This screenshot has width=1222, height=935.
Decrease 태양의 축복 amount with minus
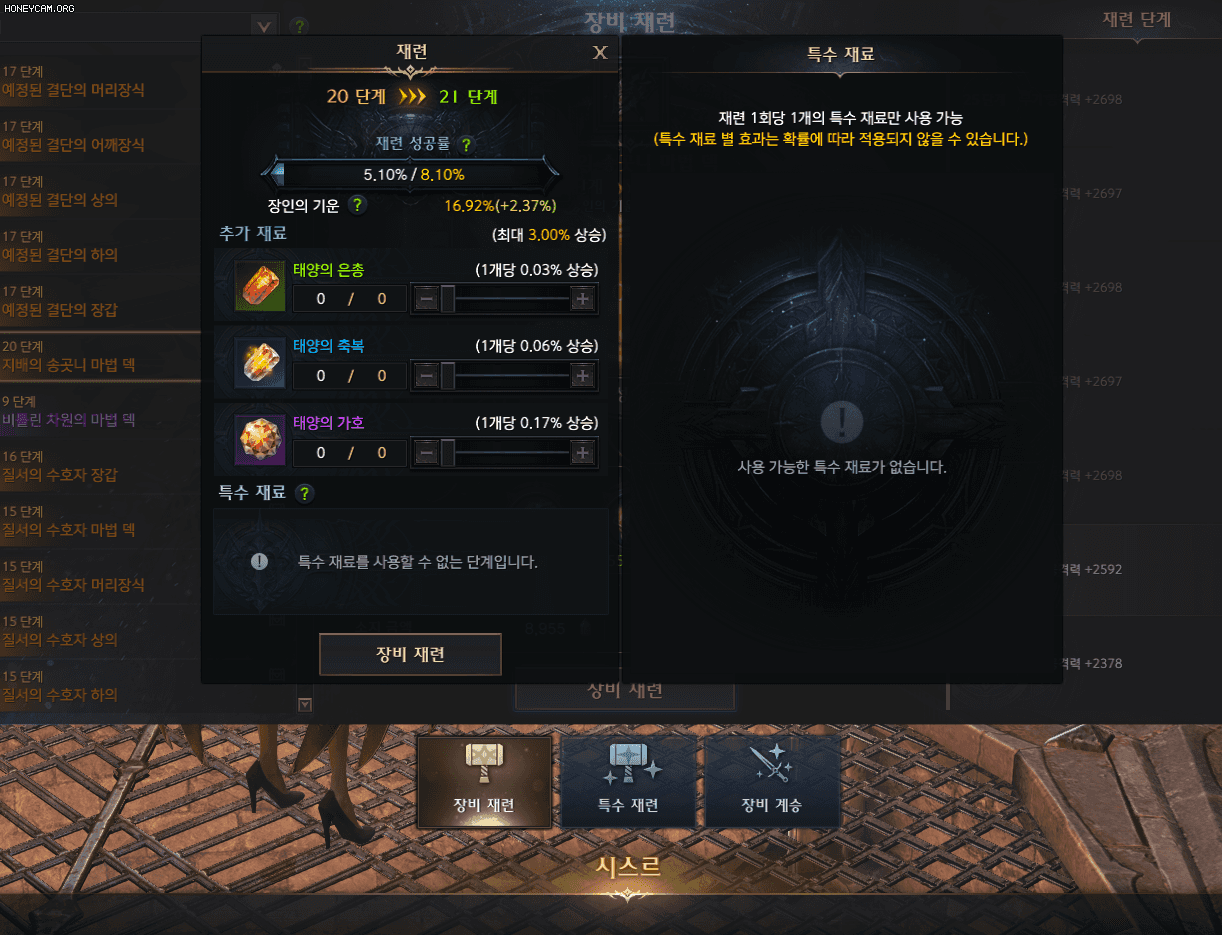[x=426, y=376]
